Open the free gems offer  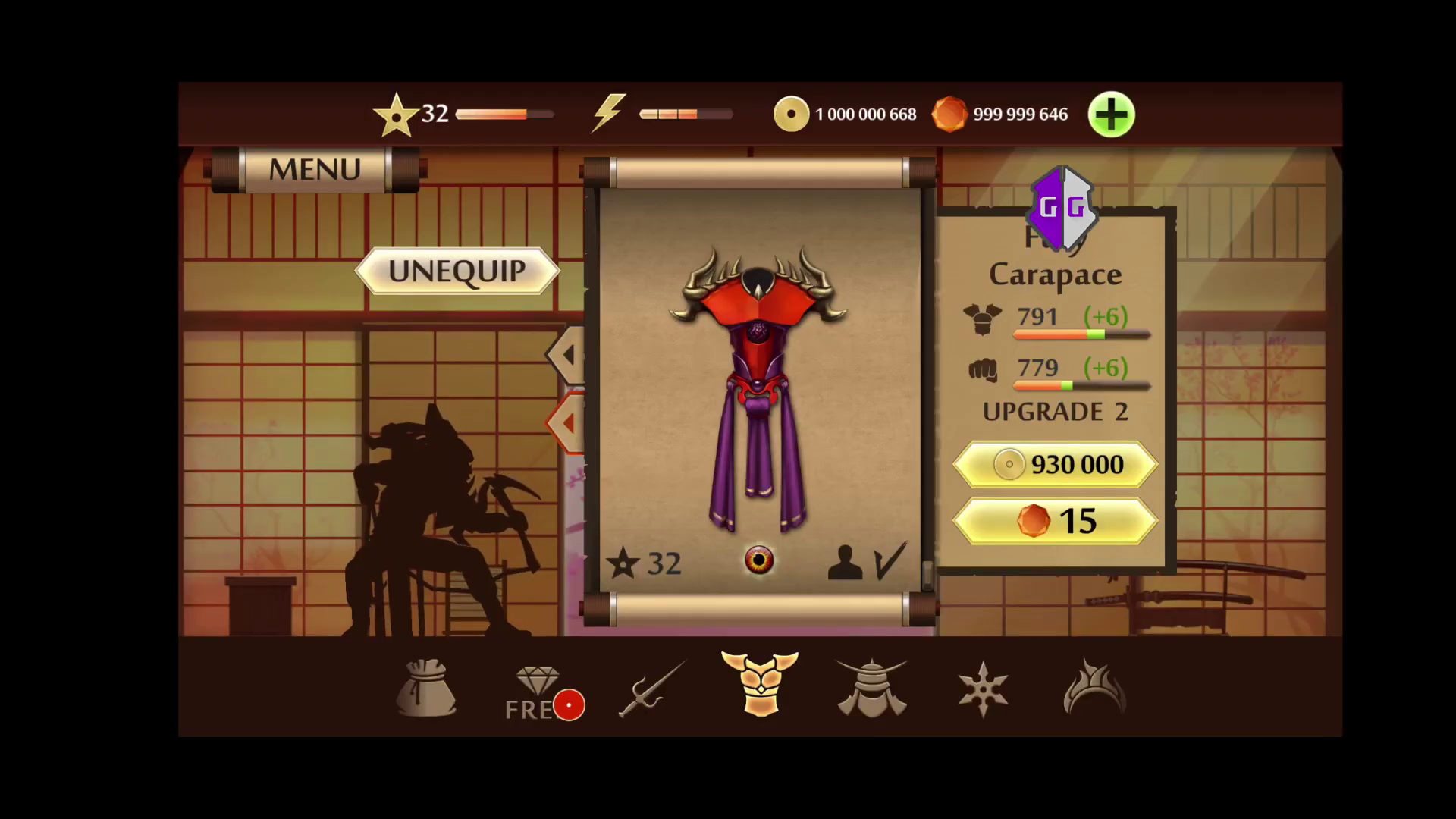540,692
